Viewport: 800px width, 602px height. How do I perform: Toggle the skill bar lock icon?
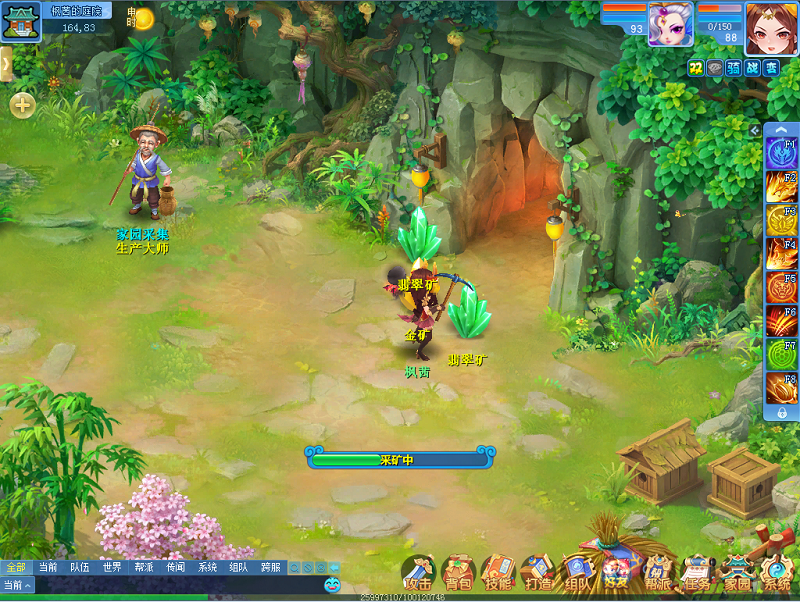(x=782, y=412)
